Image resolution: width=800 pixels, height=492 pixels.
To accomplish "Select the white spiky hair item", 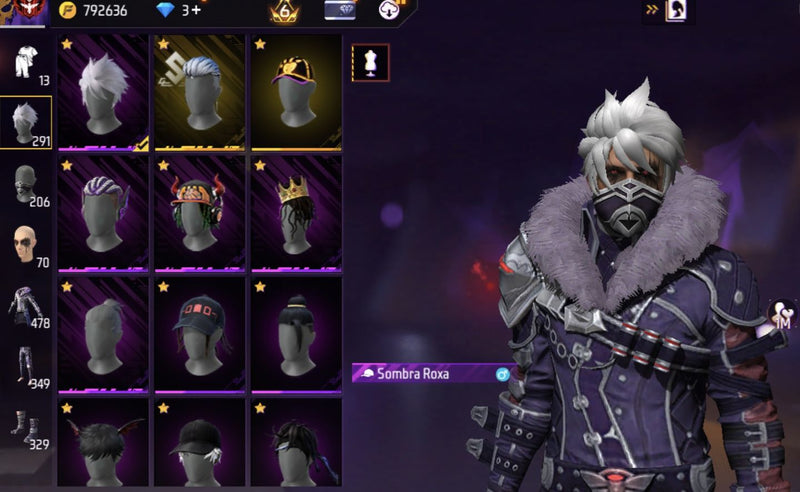I will tap(103, 93).
